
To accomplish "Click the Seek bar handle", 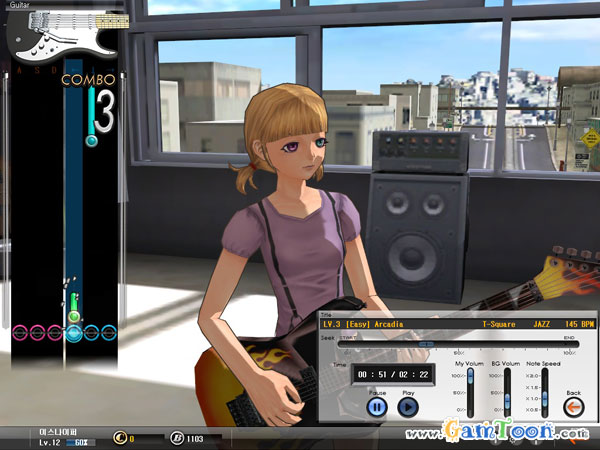I will coord(427,343).
